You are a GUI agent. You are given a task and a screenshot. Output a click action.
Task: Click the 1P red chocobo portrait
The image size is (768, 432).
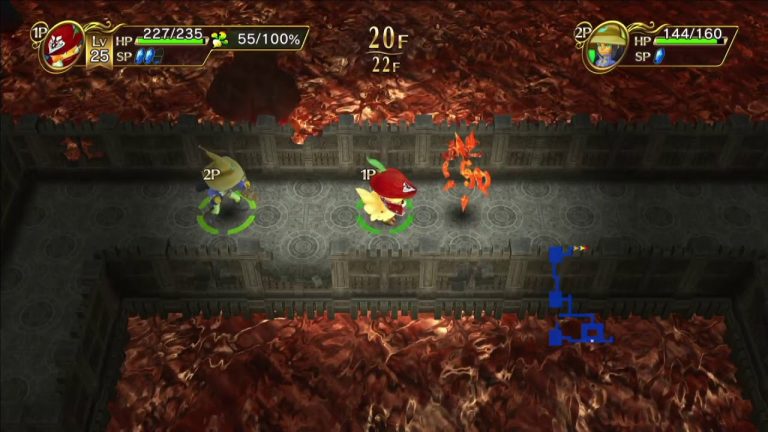(x=61, y=48)
